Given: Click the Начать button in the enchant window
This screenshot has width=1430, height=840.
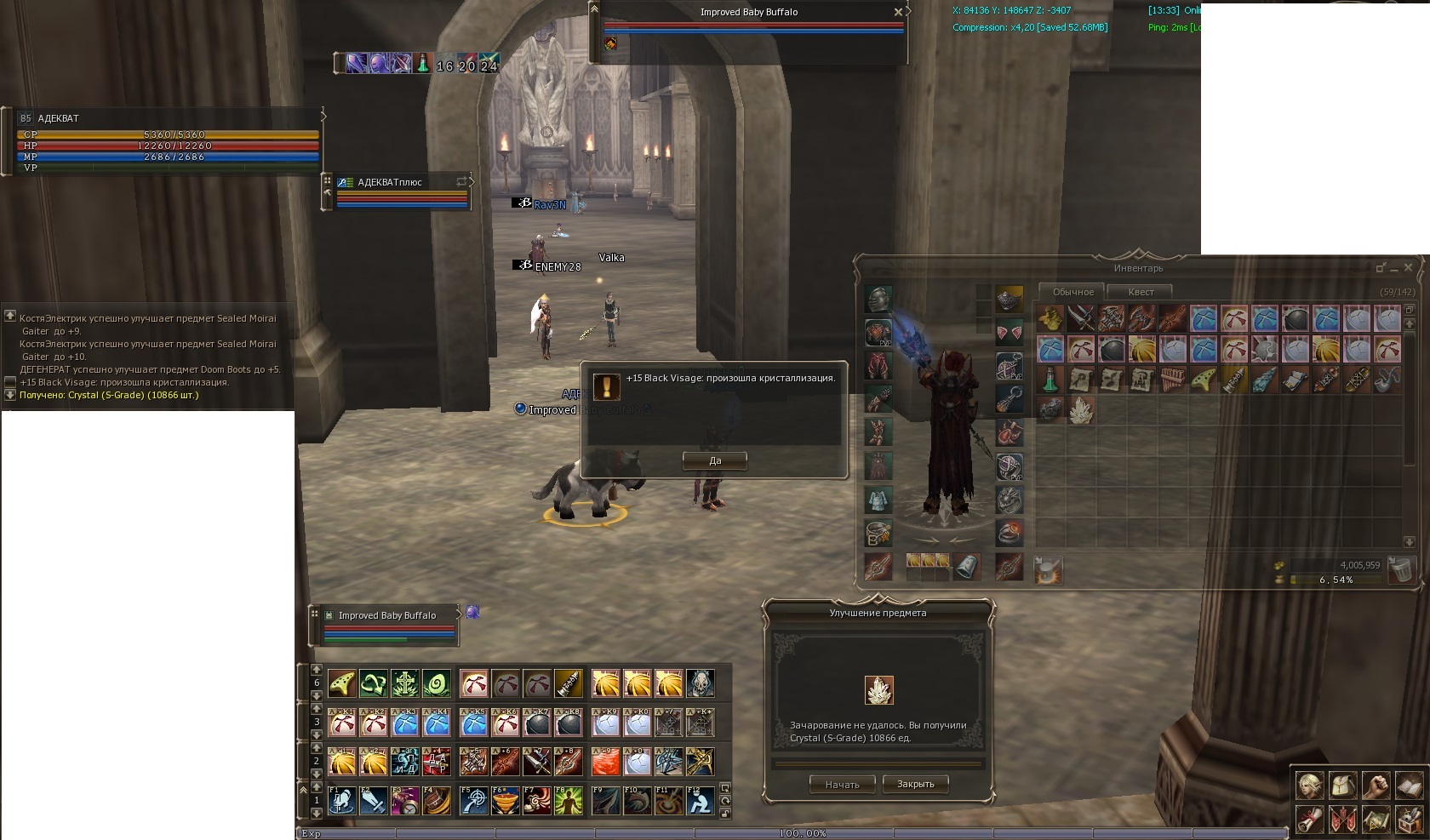Looking at the screenshot, I should pyautogui.click(x=842, y=784).
